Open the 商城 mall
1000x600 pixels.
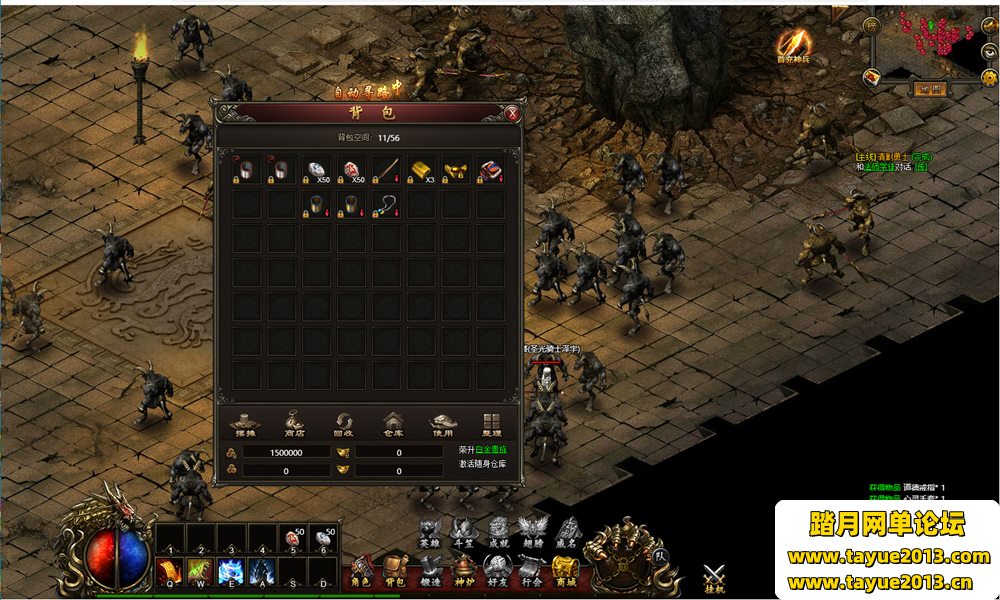565,572
